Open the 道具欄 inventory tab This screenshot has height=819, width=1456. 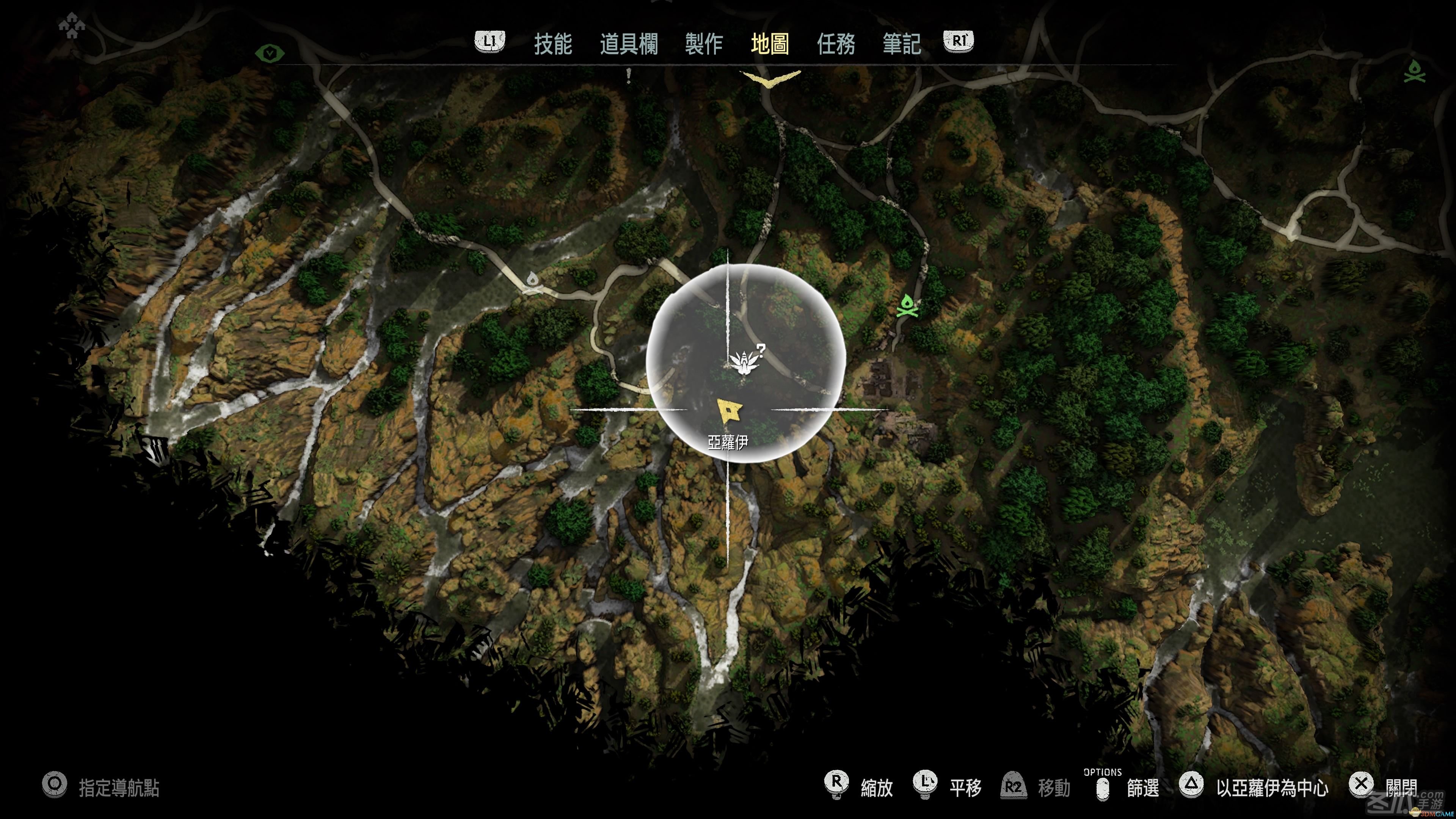tap(629, 44)
